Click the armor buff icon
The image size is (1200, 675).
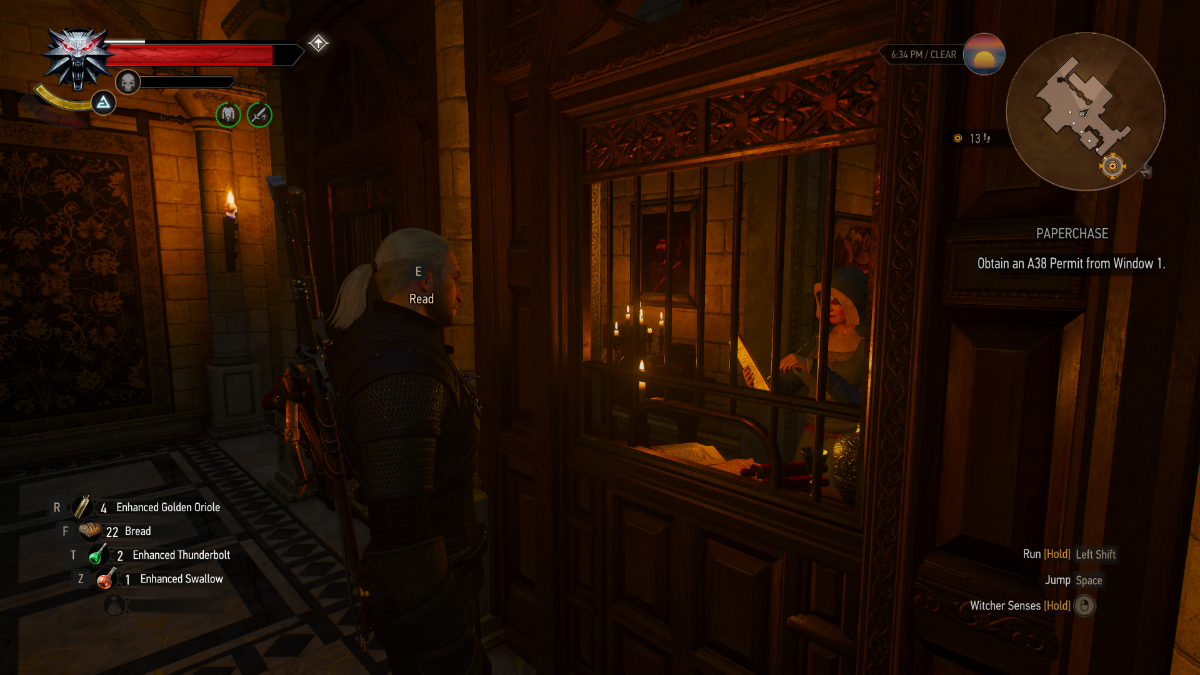click(229, 114)
